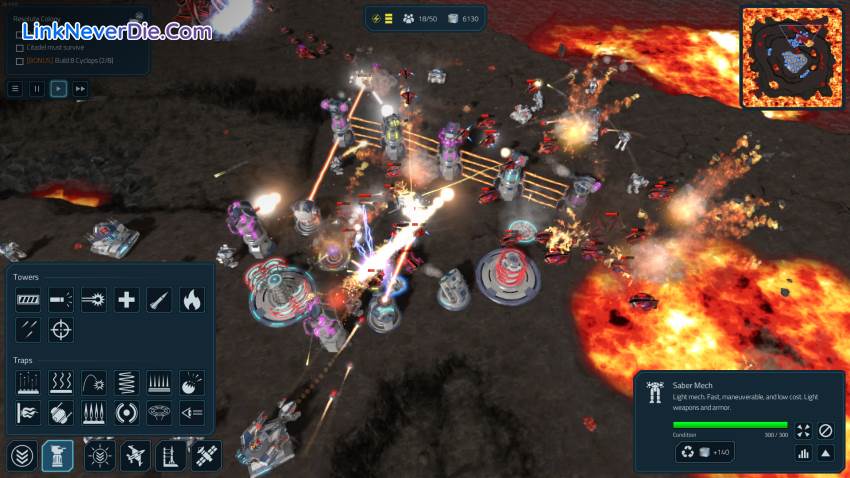Pause the game speed
The width and height of the screenshot is (850, 478).
(x=37, y=89)
